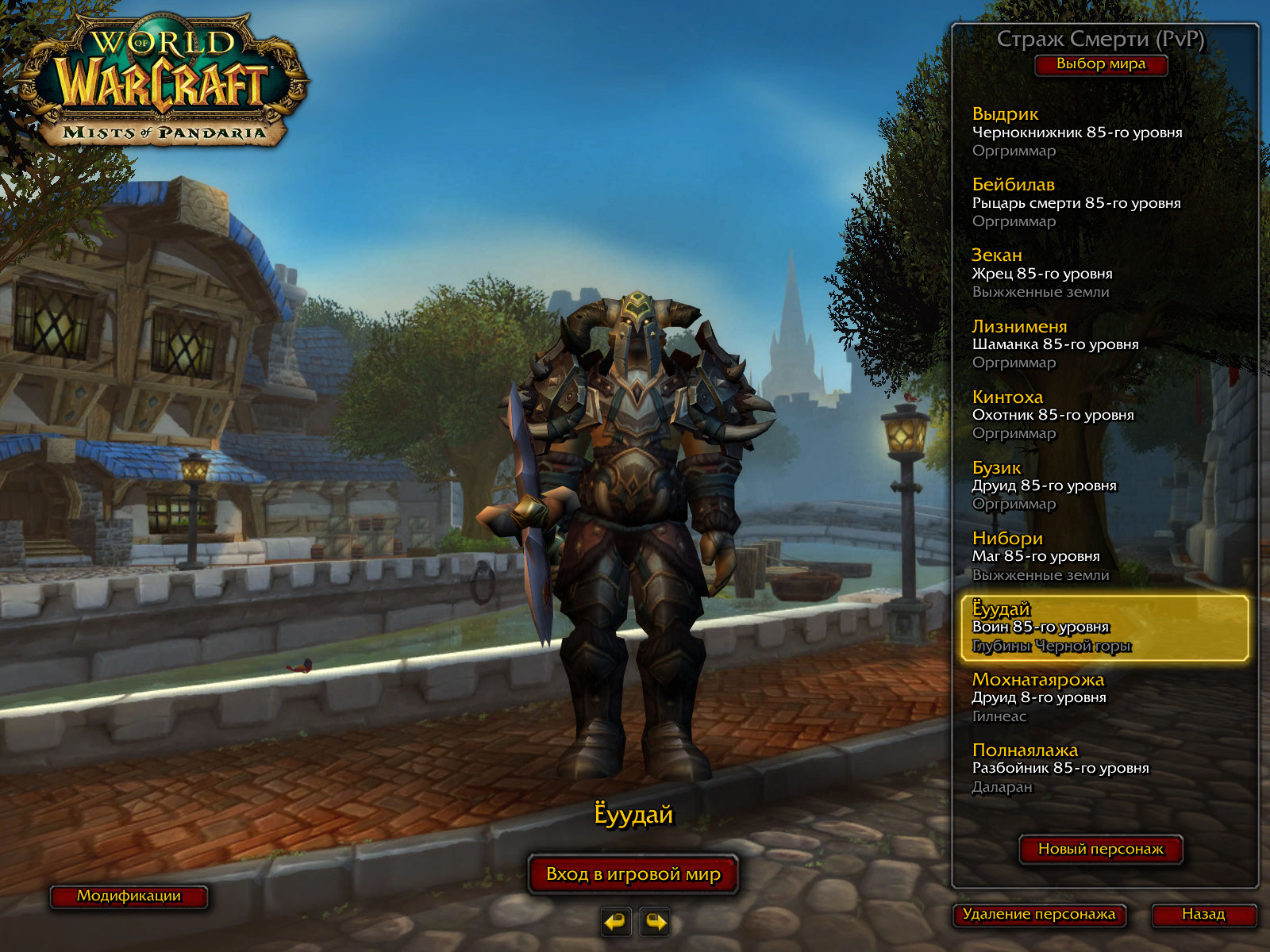
Task: Go back with the Назад button
Action: [1203, 915]
